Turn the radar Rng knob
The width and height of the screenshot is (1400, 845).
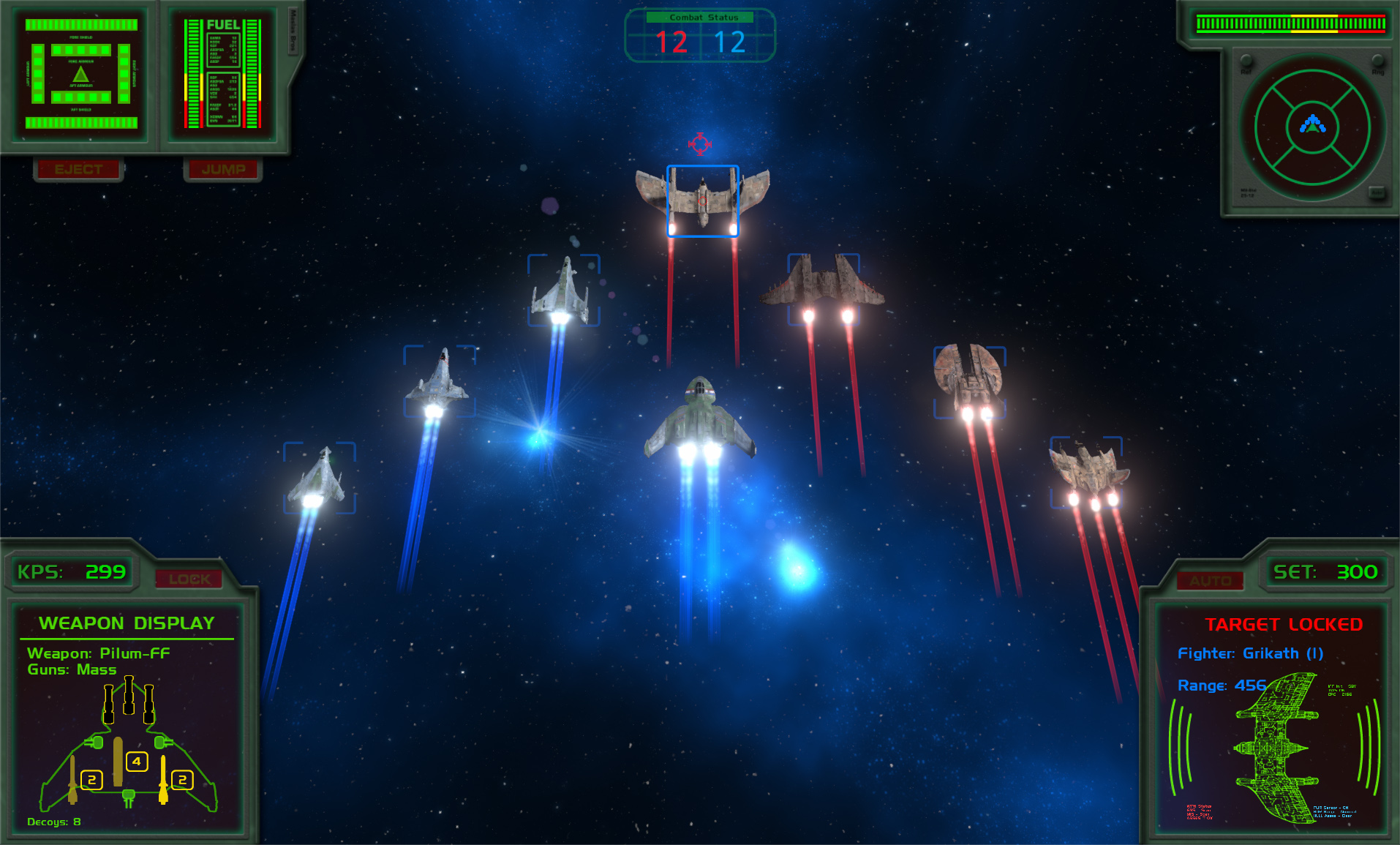point(1378,61)
